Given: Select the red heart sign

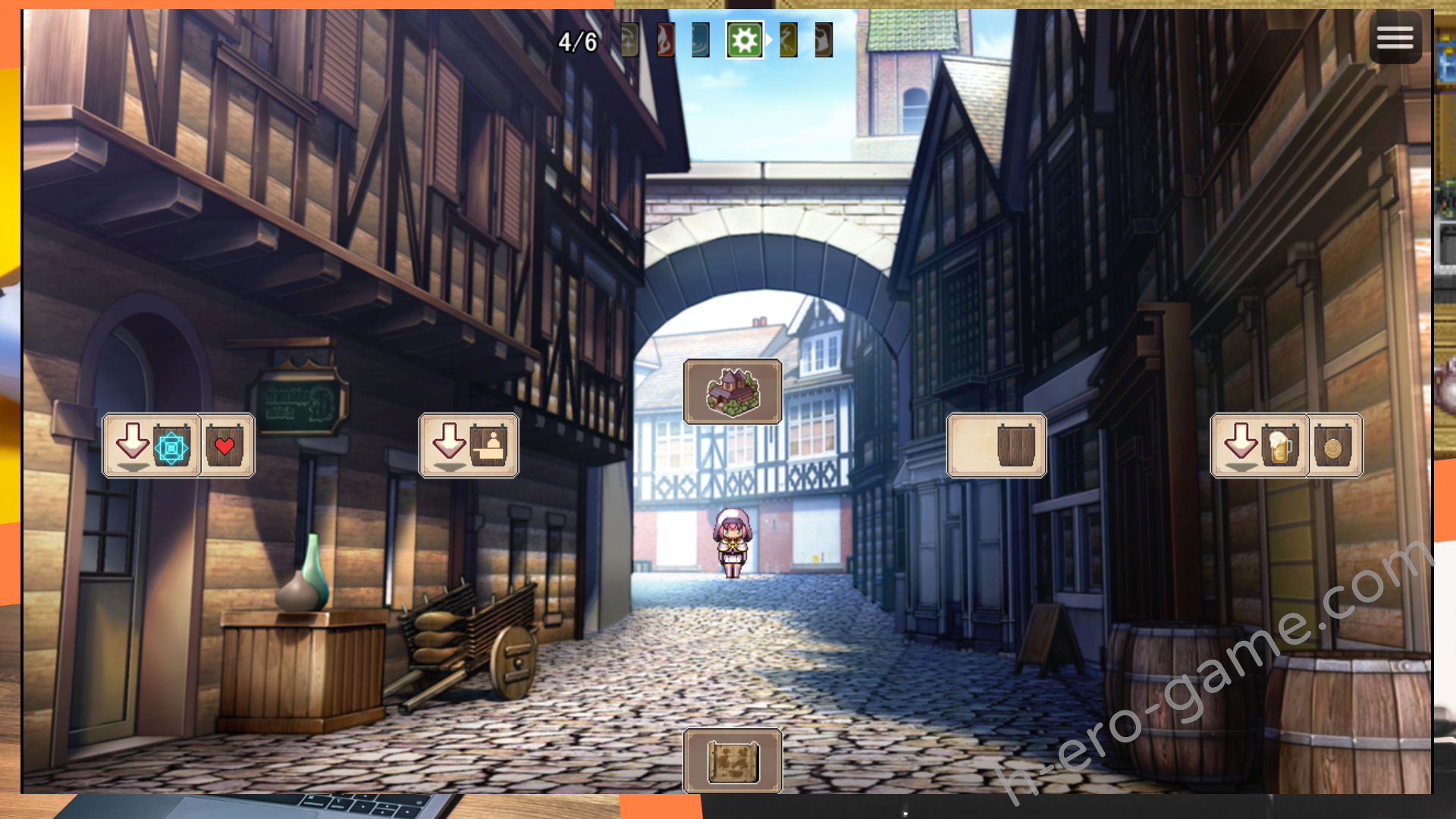Looking at the screenshot, I should tap(225, 446).
